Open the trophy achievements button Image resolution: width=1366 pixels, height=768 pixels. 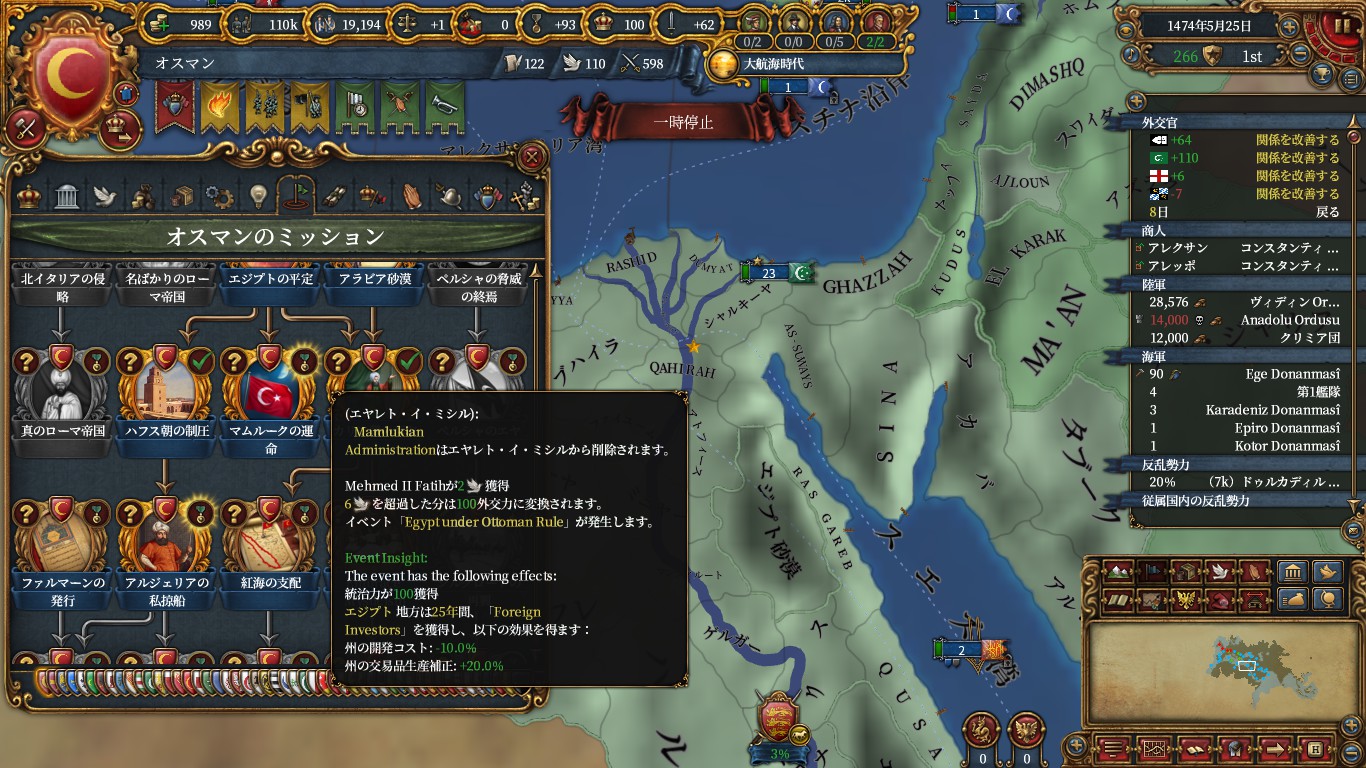[1322, 76]
